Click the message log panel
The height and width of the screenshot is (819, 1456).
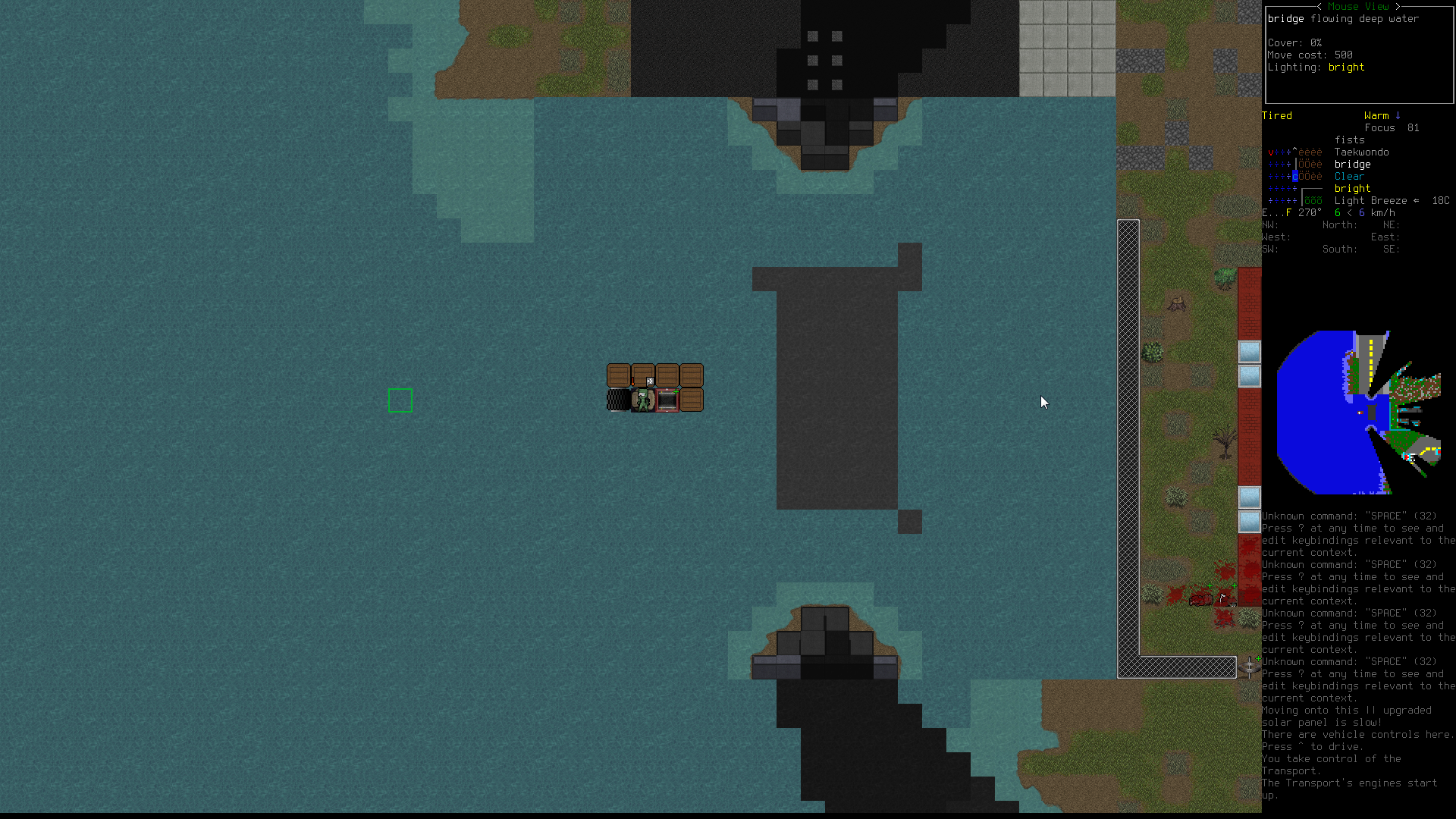1357,655
